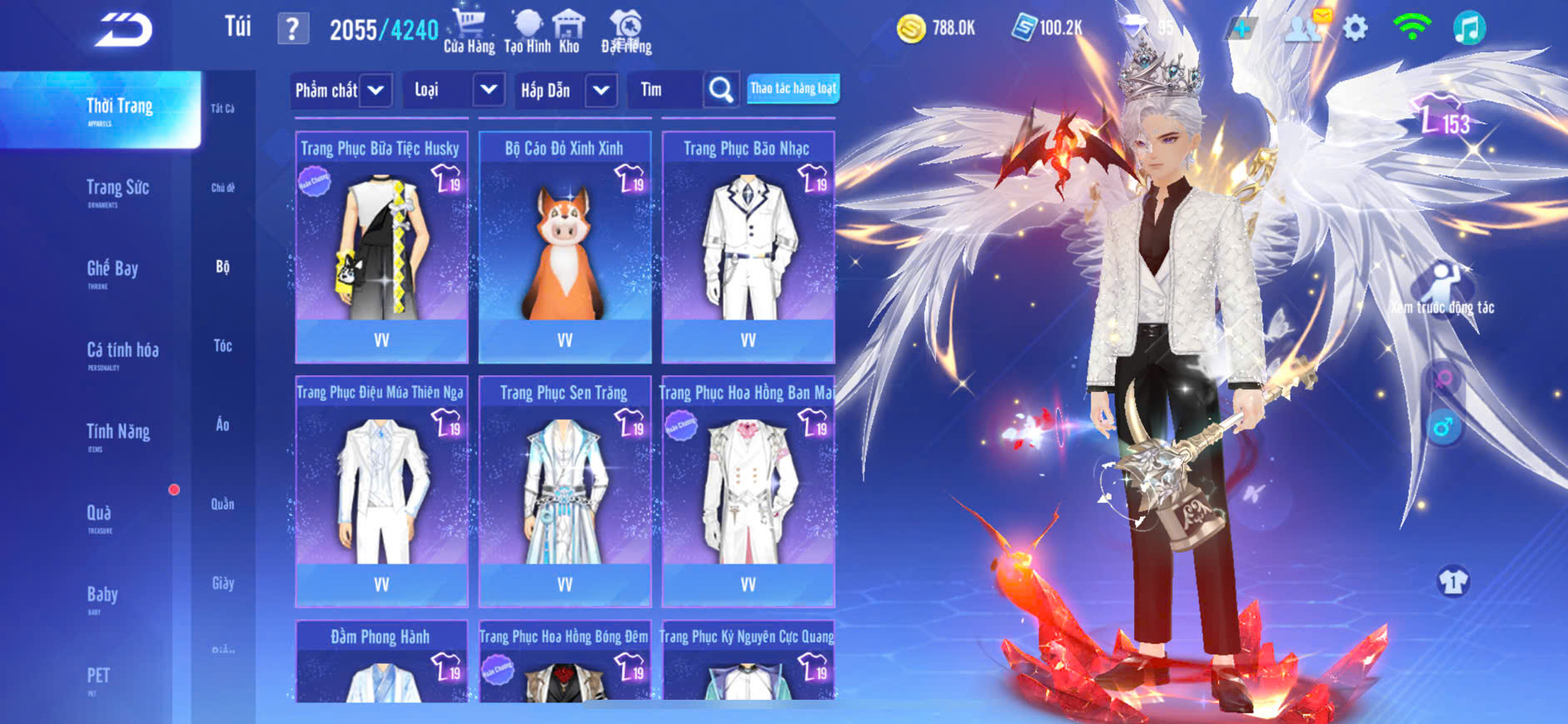The image size is (1568, 724).
Task: Open the Ghế Bay category
Action: (112, 271)
